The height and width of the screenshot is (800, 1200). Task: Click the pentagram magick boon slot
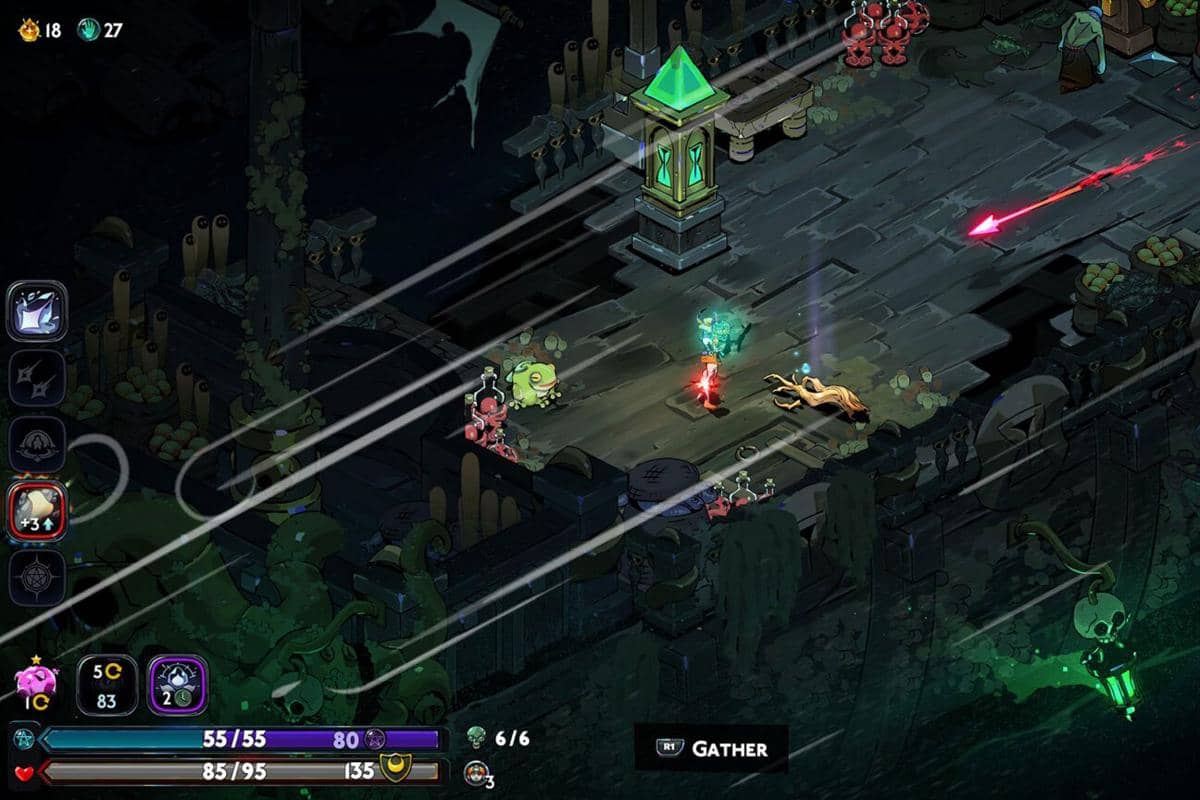[x=37, y=578]
